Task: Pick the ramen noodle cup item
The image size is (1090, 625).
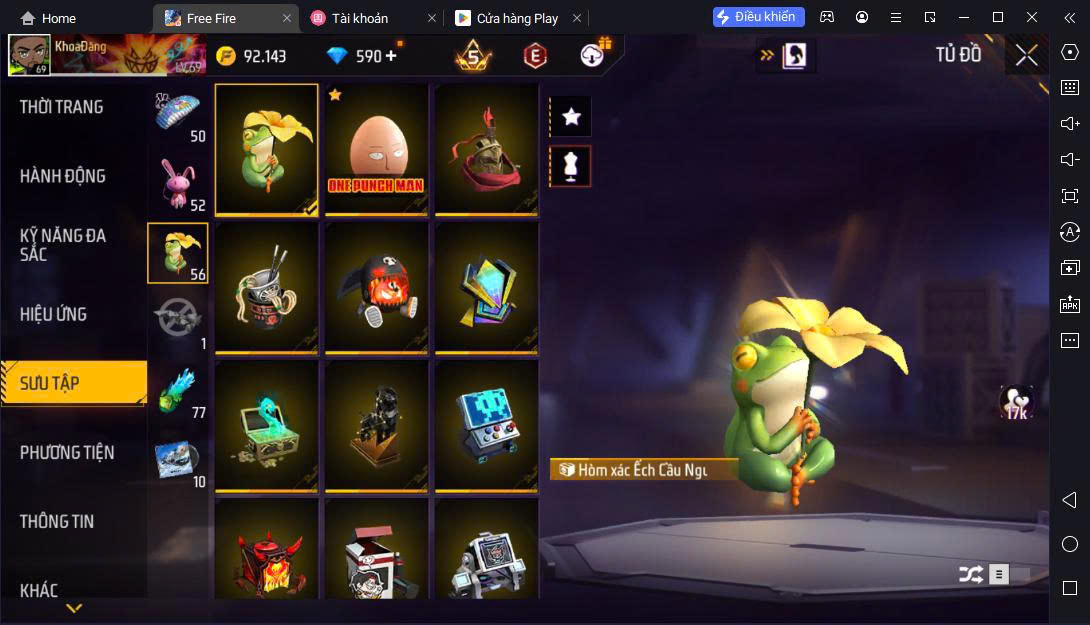Action: coord(267,288)
